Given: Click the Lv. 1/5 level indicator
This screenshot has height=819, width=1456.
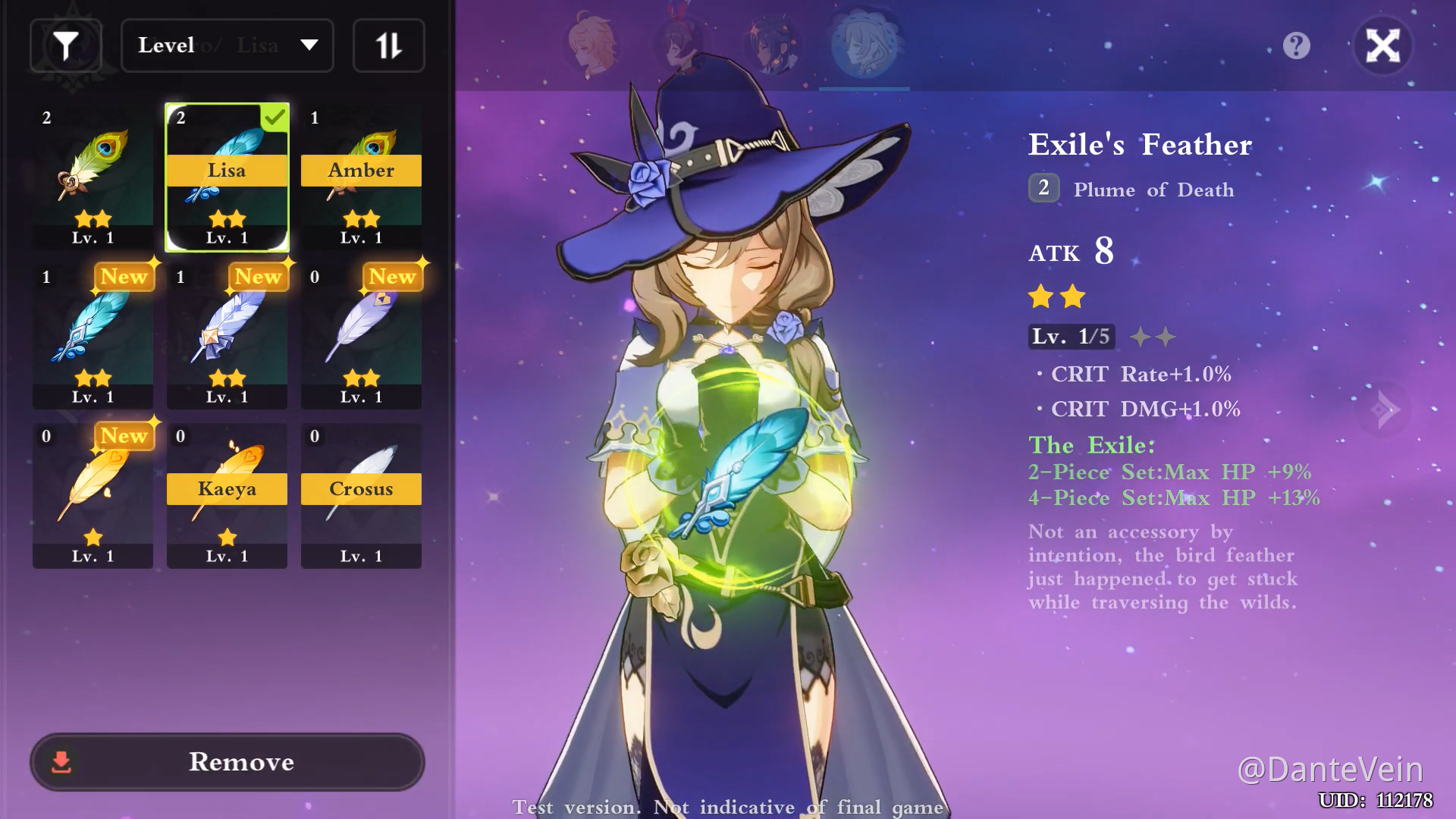Looking at the screenshot, I should click(1072, 336).
